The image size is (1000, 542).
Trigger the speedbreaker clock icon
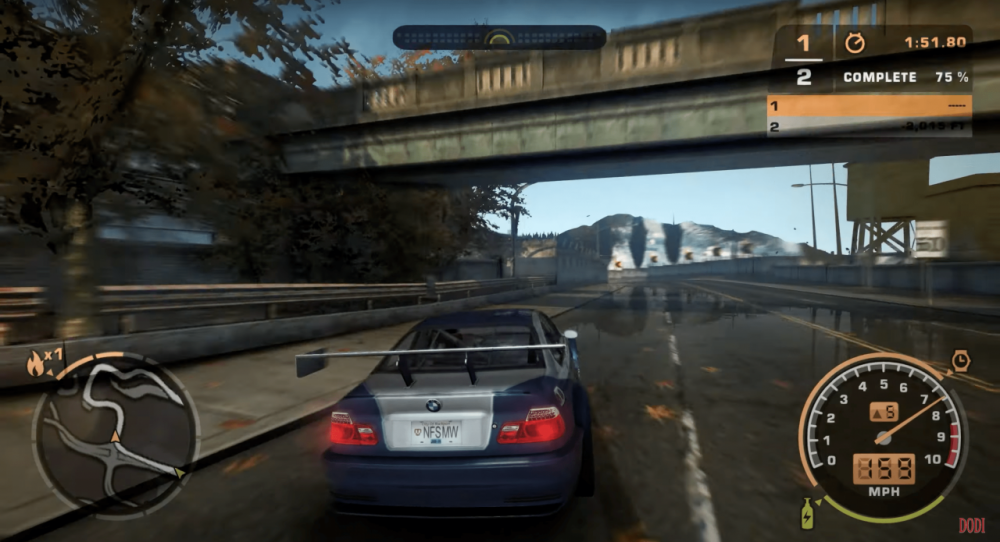[x=960, y=361]
